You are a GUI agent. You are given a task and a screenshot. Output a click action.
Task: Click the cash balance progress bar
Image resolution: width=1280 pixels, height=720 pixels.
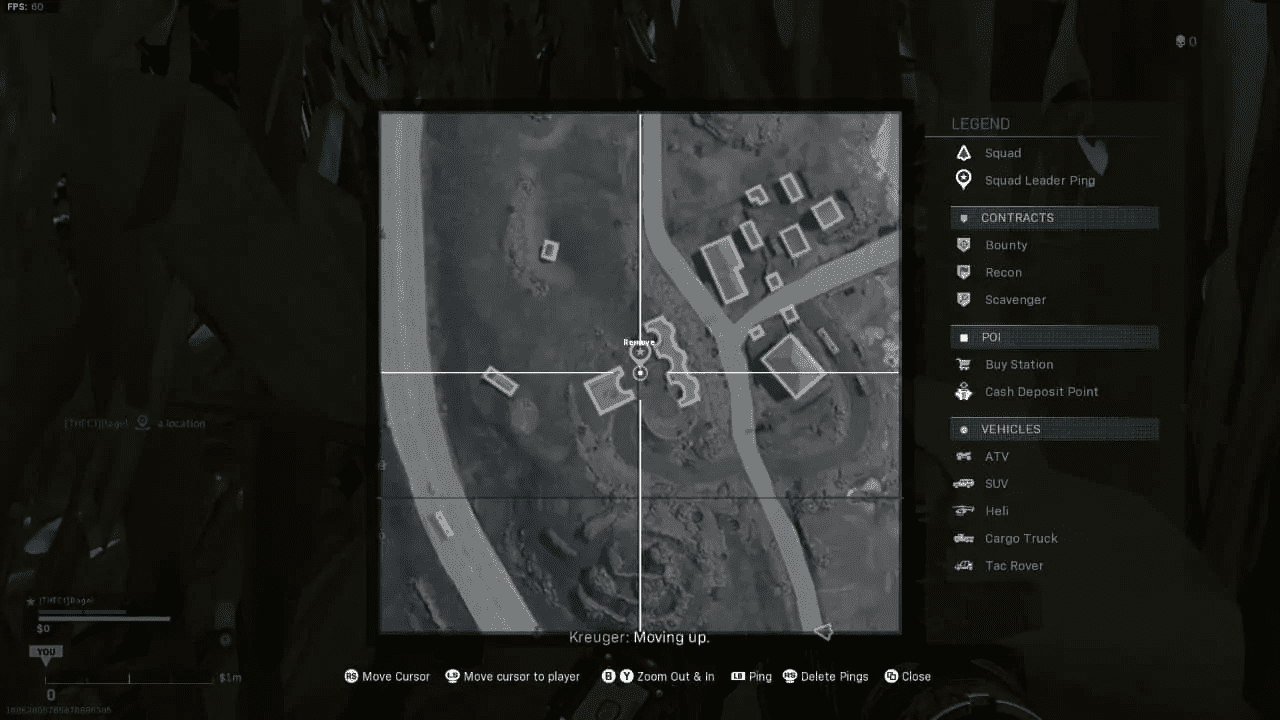(104, 616)
